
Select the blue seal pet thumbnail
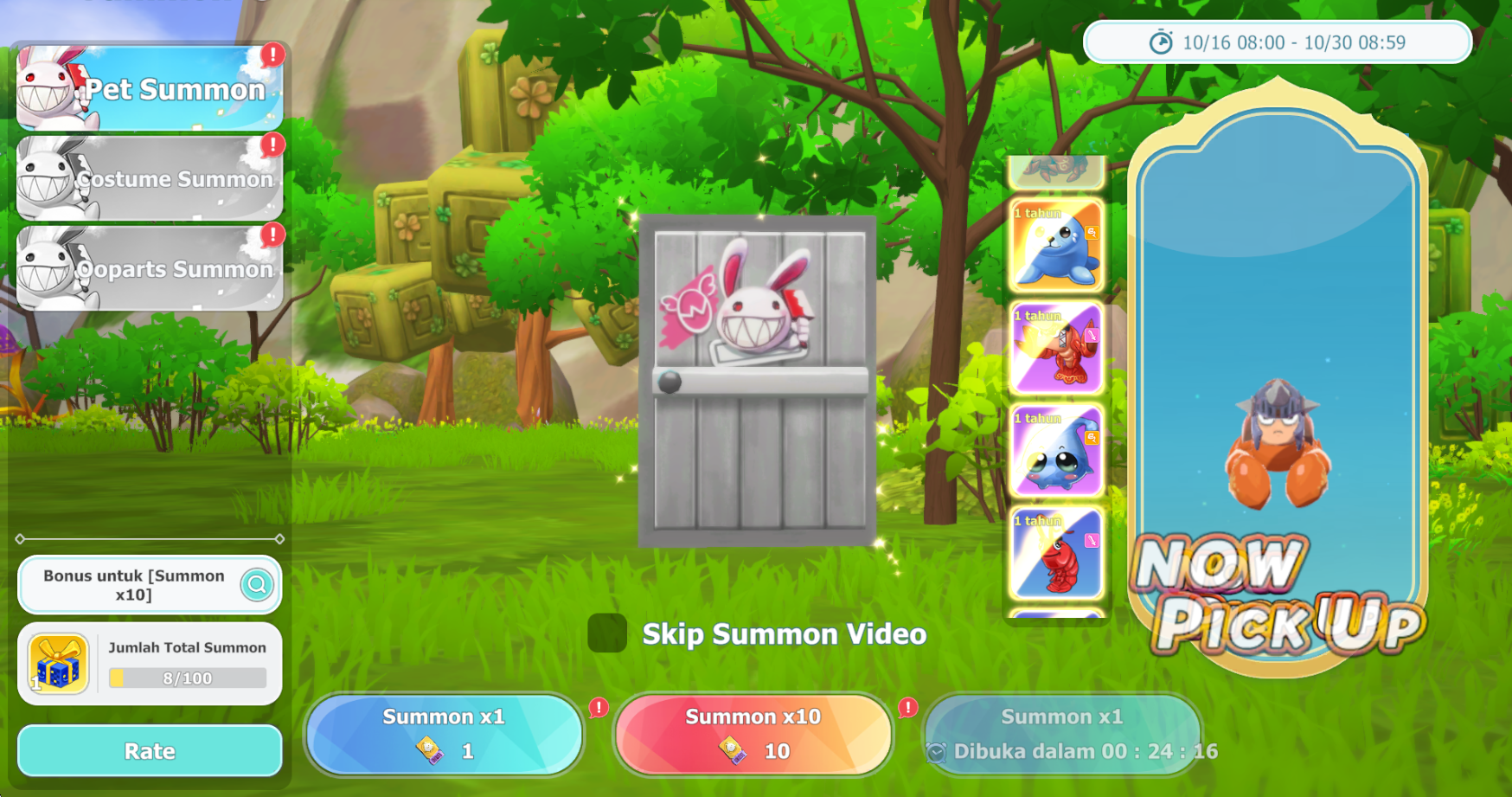[1056, 246]
